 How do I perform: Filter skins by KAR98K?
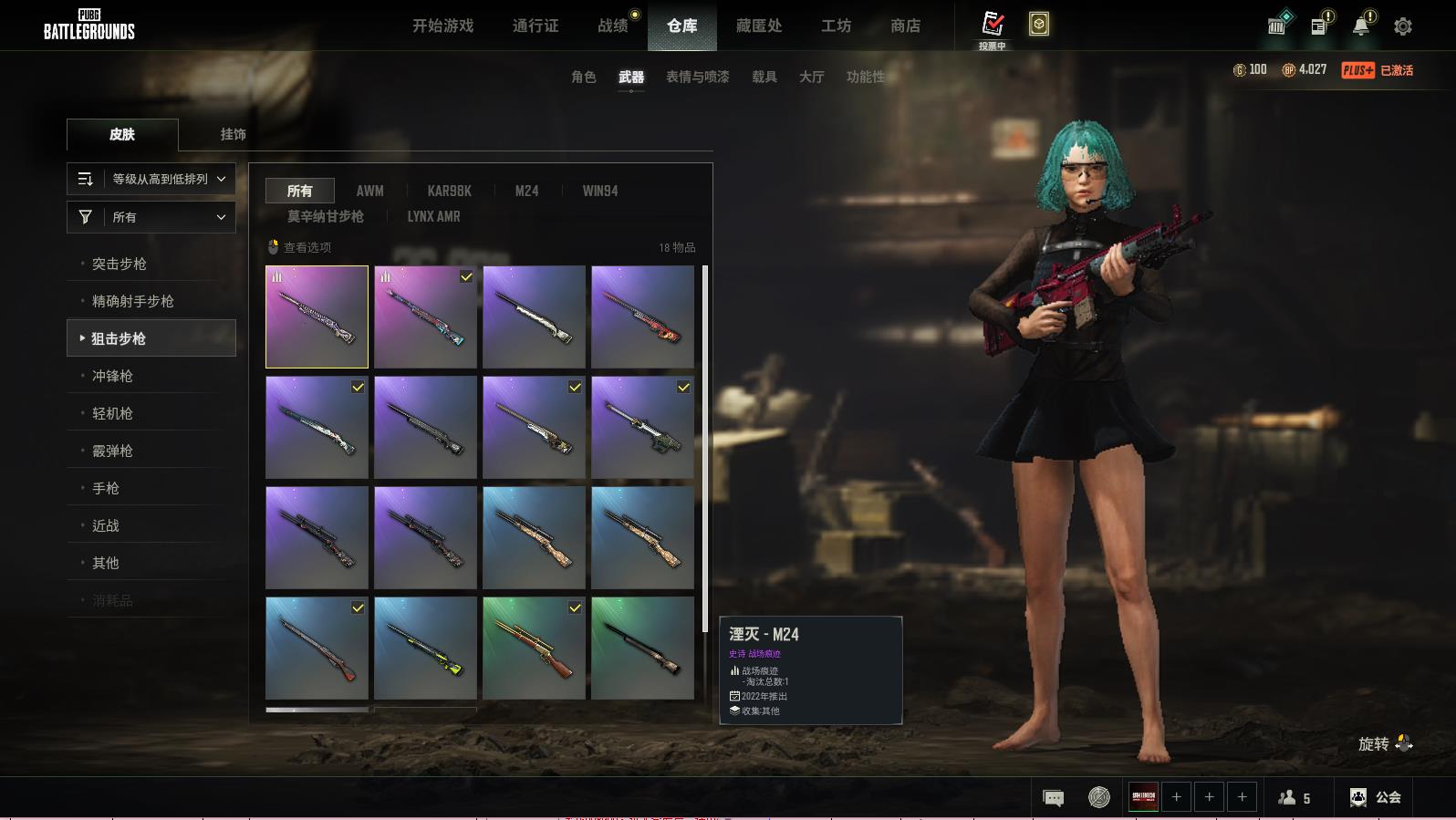(x=449, y=191)
